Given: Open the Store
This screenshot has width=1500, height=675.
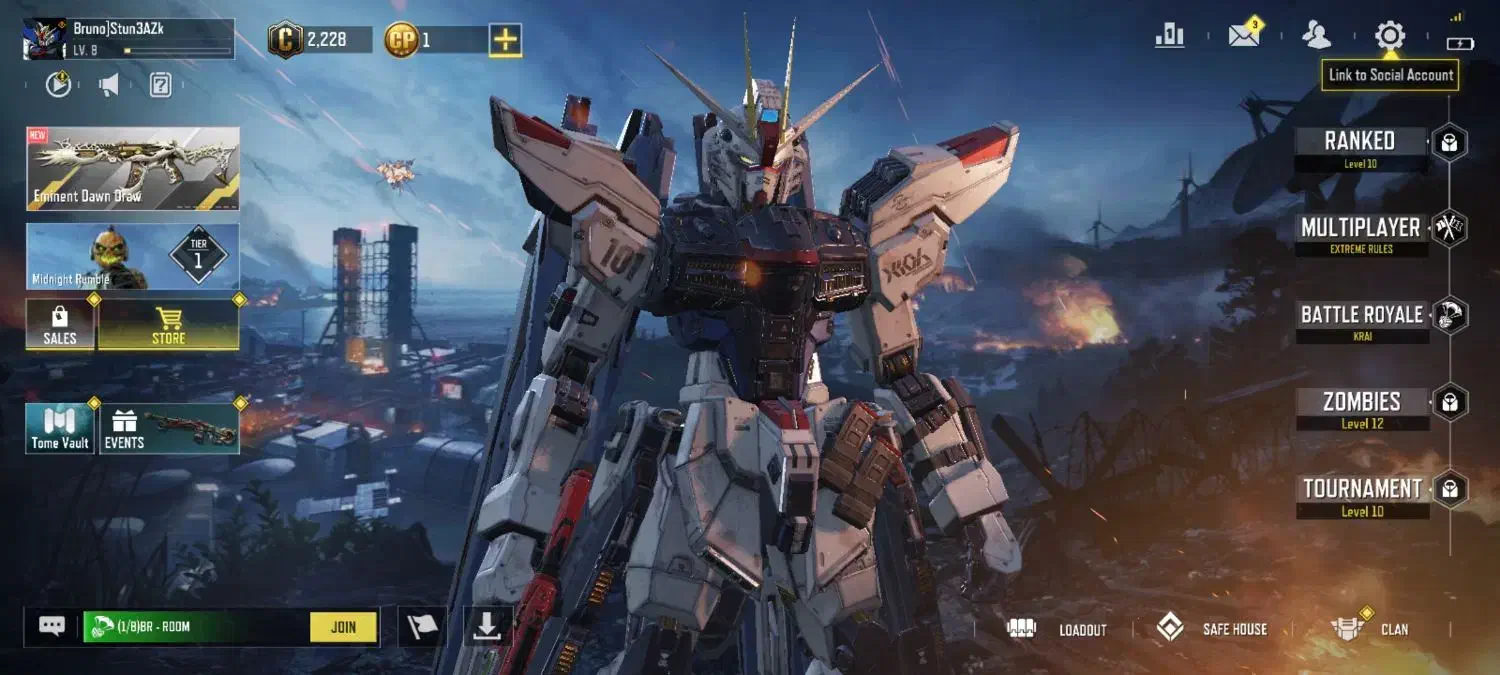Looking at the screenshot, I should click(x=168, y=325).
